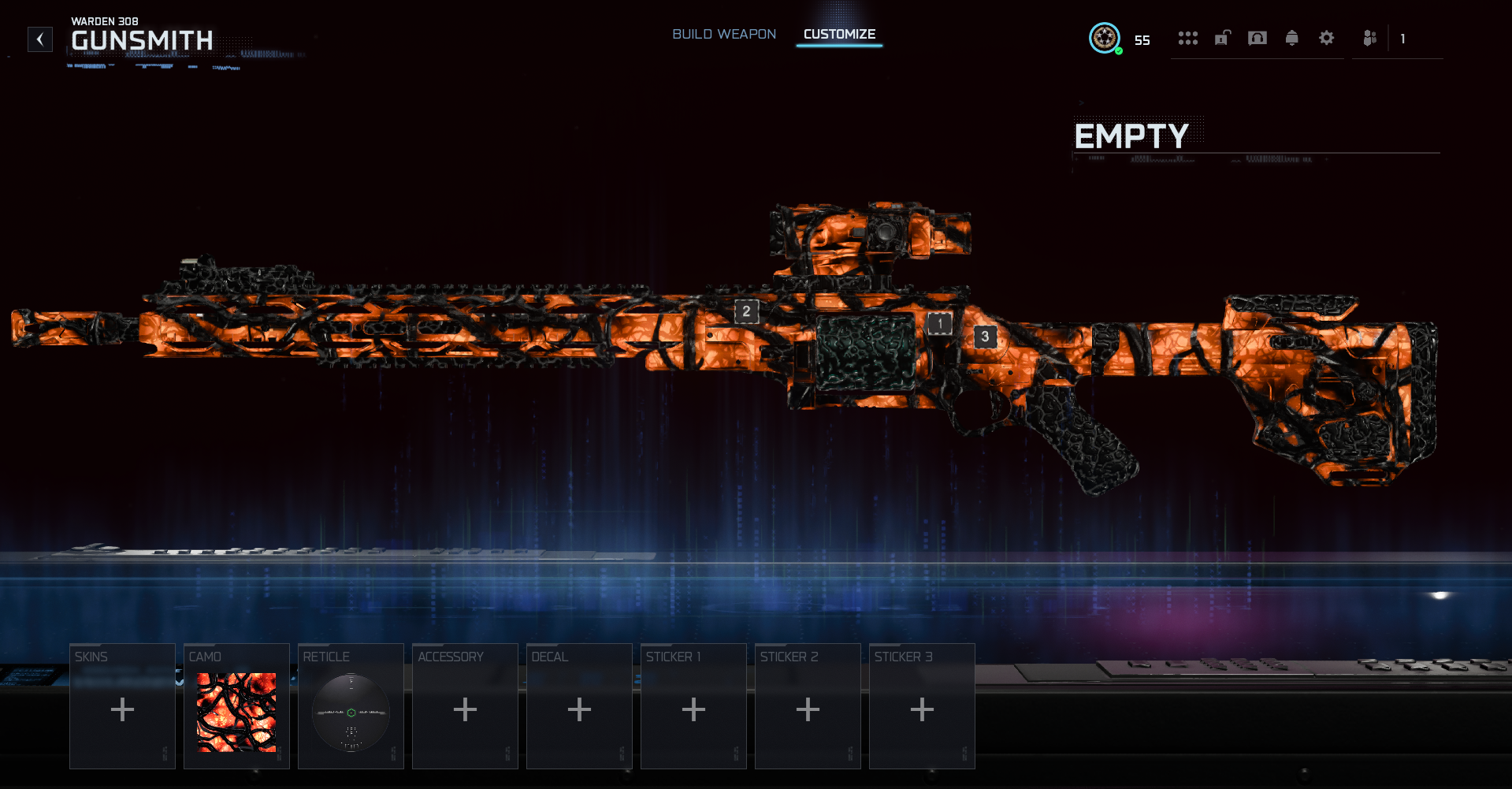
Task: Add a Decal to the weapon
Action: pos(579,706)
